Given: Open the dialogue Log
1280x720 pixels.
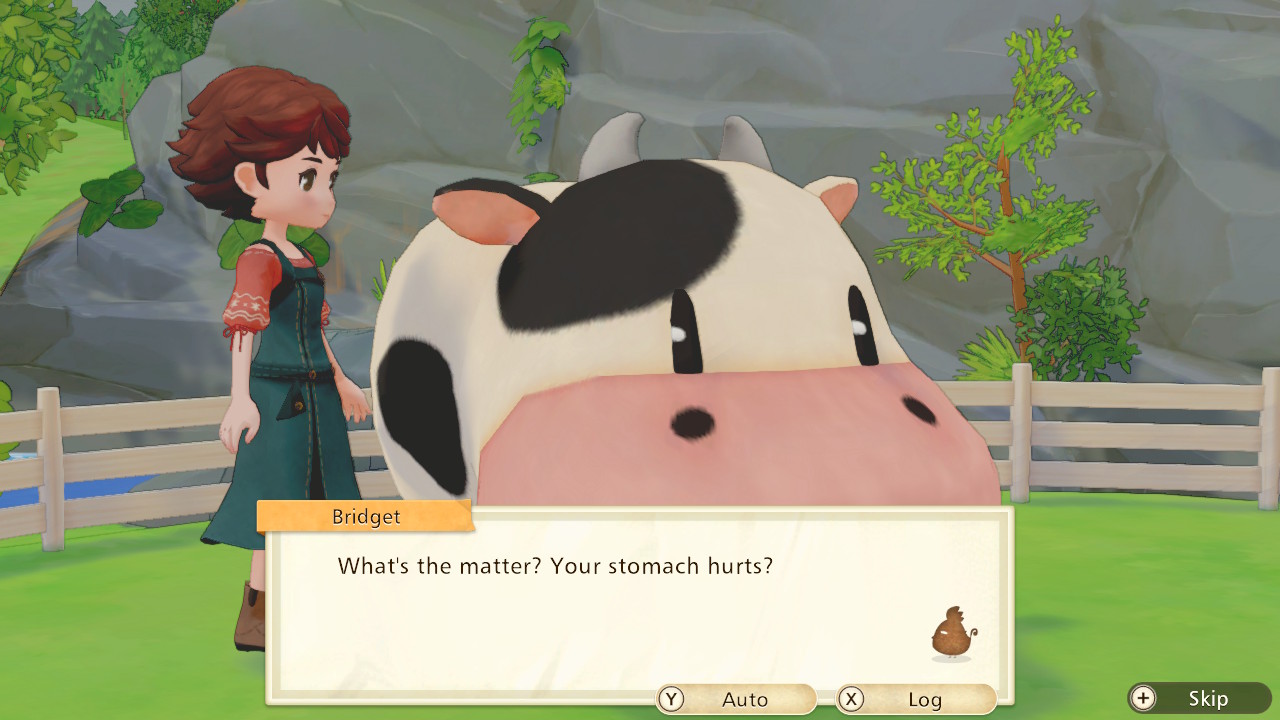Looking at the screenshot, I should (916, 699).
